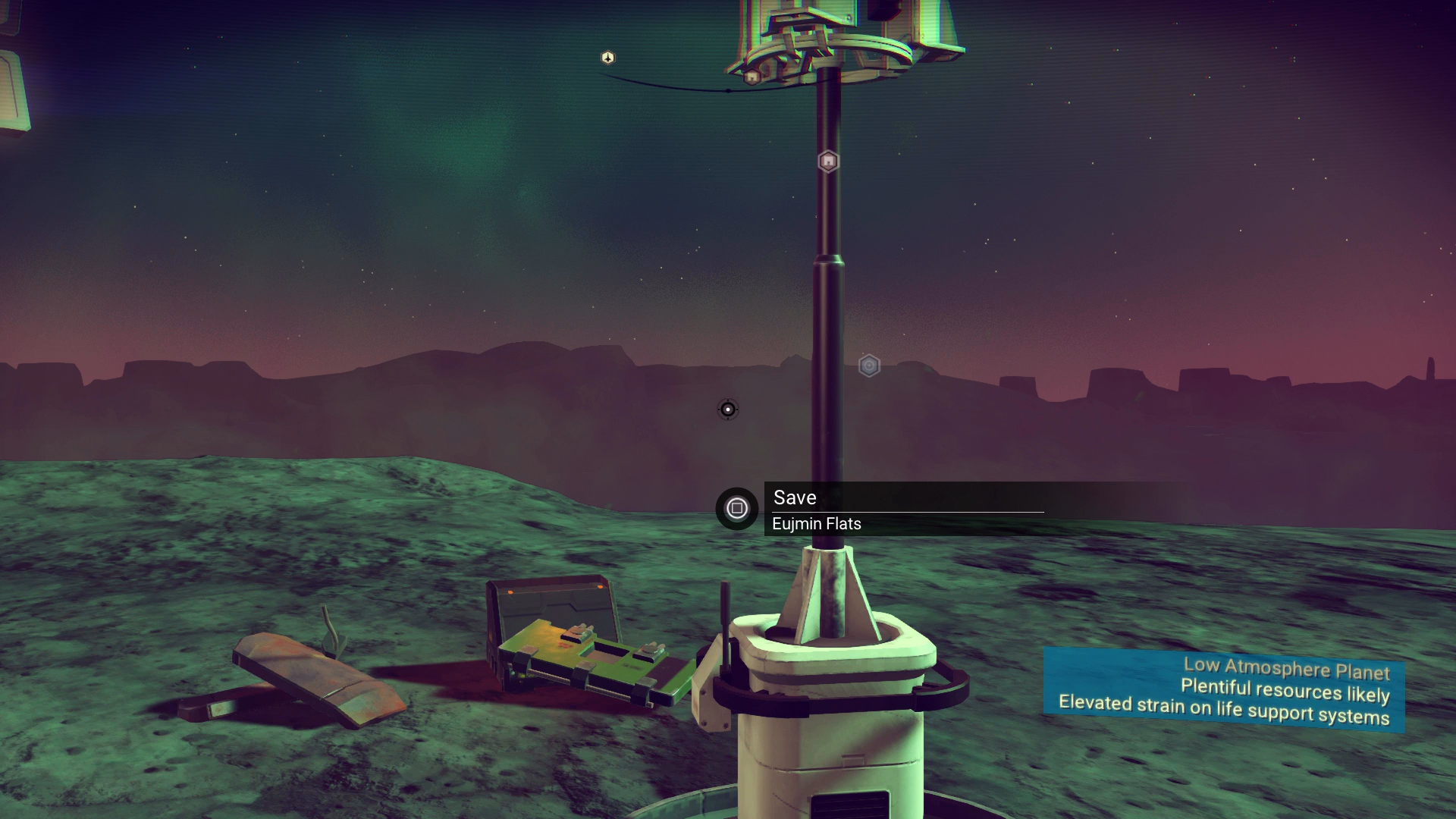This screenshot has width=1456, height=819.
Task: Click the Eujmin Flats location label
Action: click(x=817, y=523)
